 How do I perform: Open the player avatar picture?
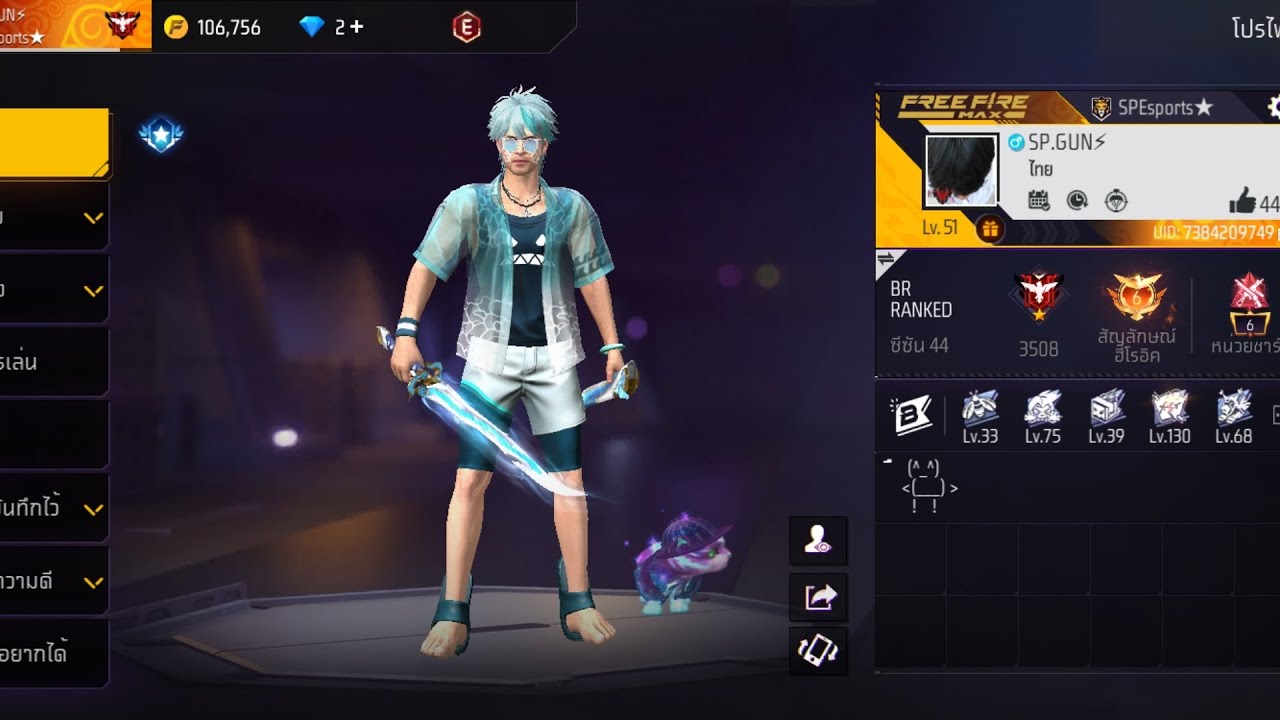click(x=961, y=171)
